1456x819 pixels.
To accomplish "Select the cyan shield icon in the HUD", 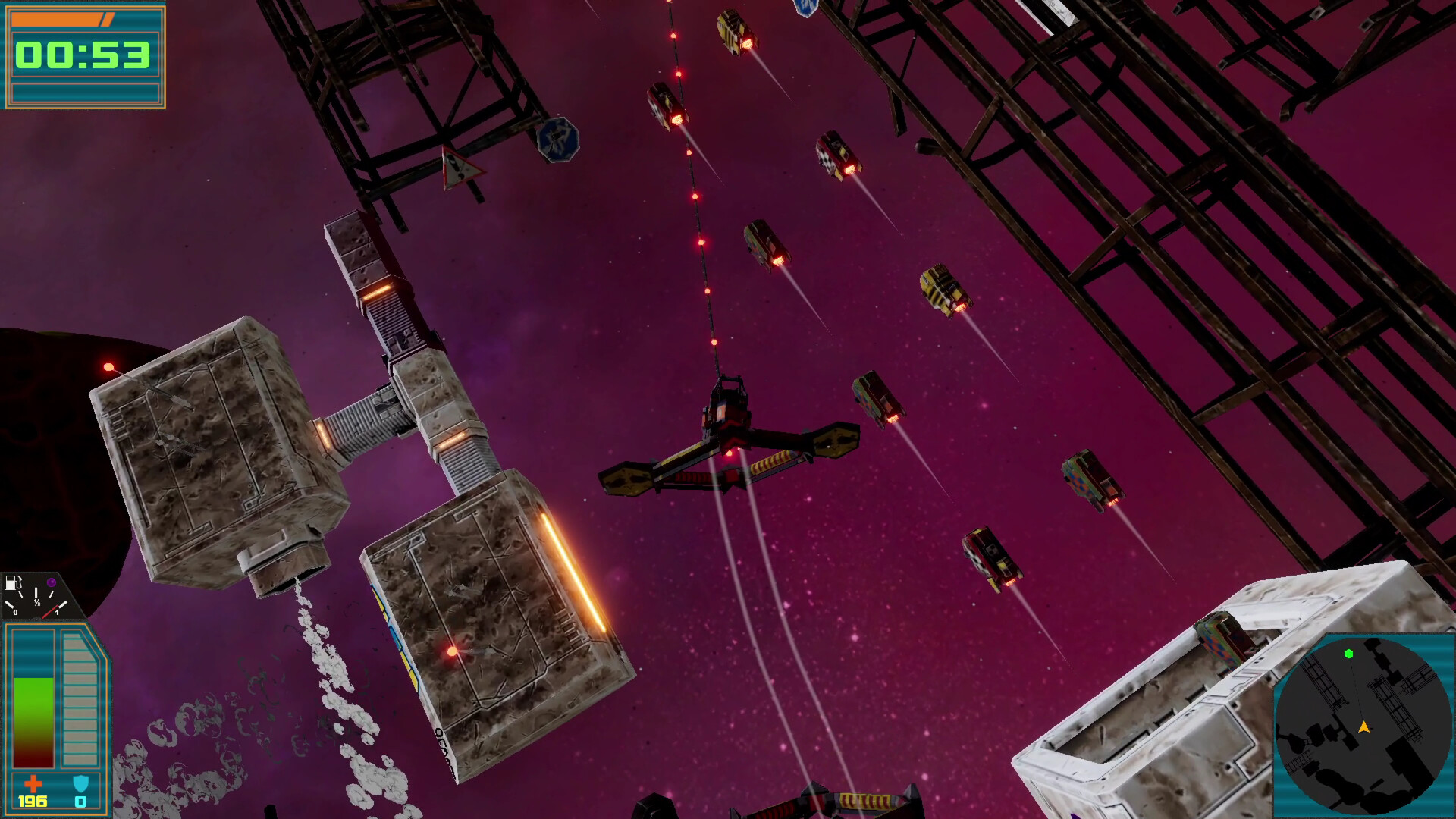I will pyautogui.click(x=81, y=783).
